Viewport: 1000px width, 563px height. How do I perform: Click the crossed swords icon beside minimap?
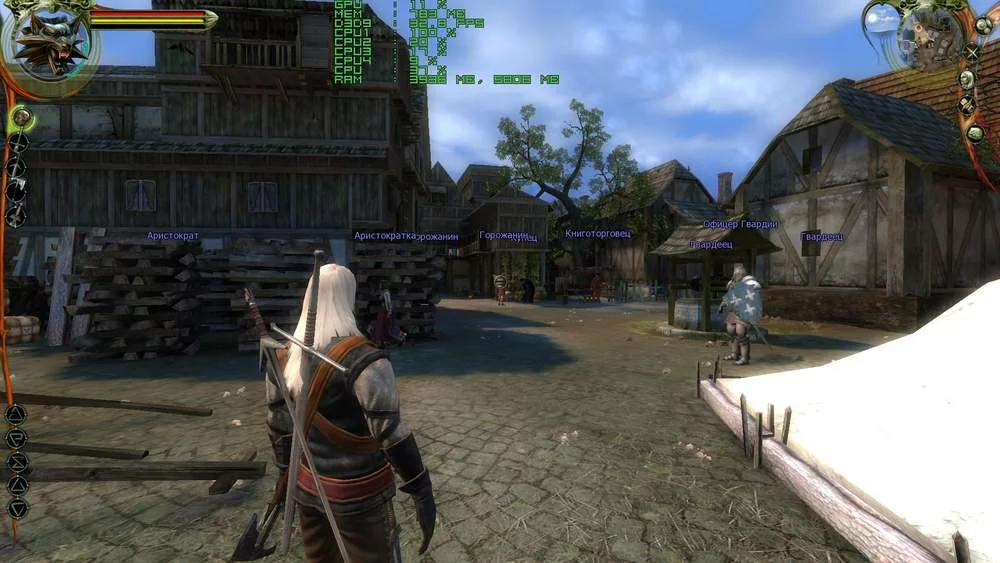972,52
